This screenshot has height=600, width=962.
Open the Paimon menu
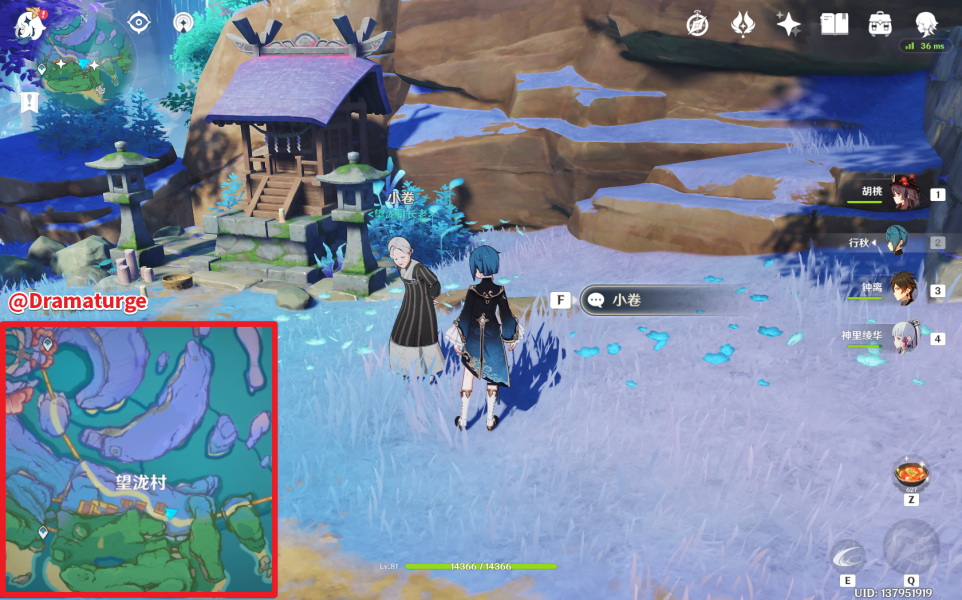[29, 22]
